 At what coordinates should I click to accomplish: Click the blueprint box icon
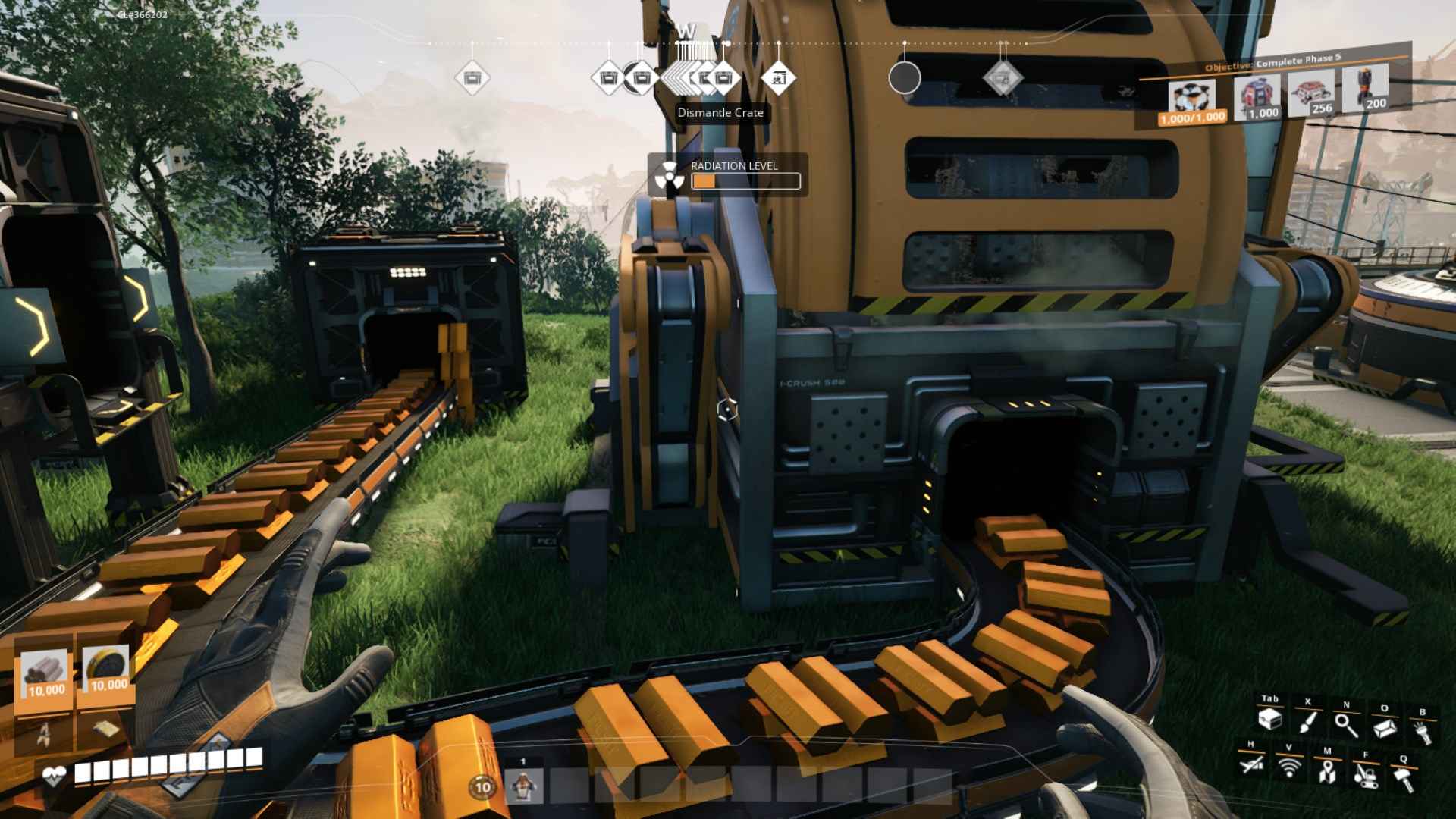tap(1385, 727)
